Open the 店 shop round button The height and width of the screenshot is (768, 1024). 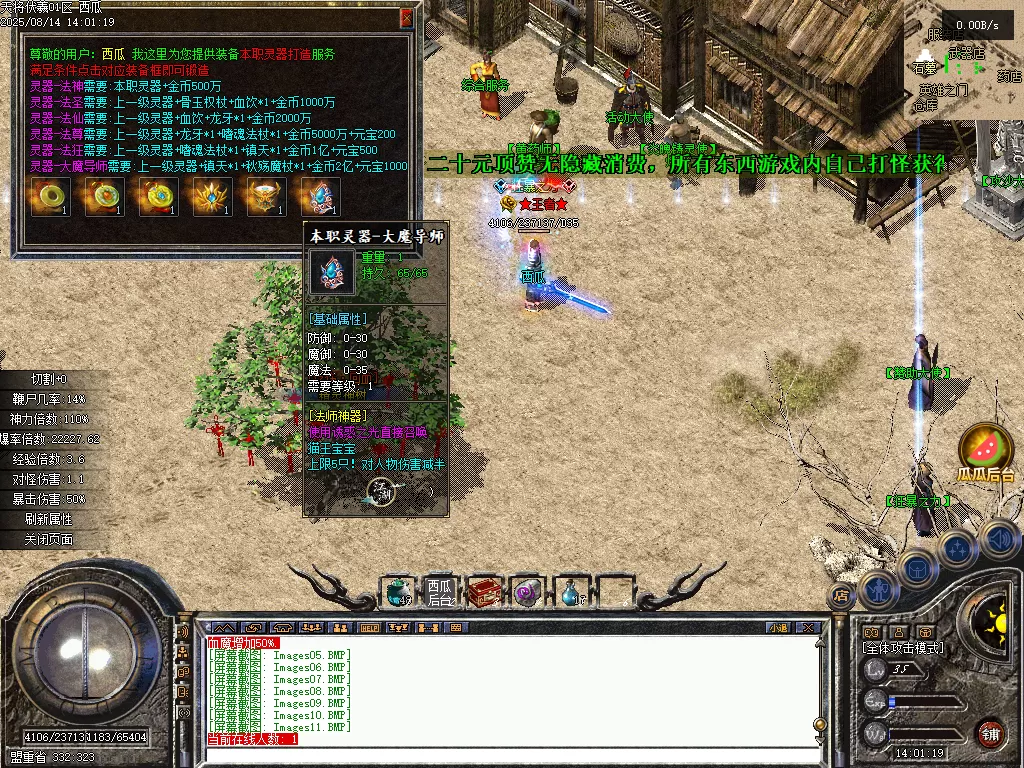point(841,596)
